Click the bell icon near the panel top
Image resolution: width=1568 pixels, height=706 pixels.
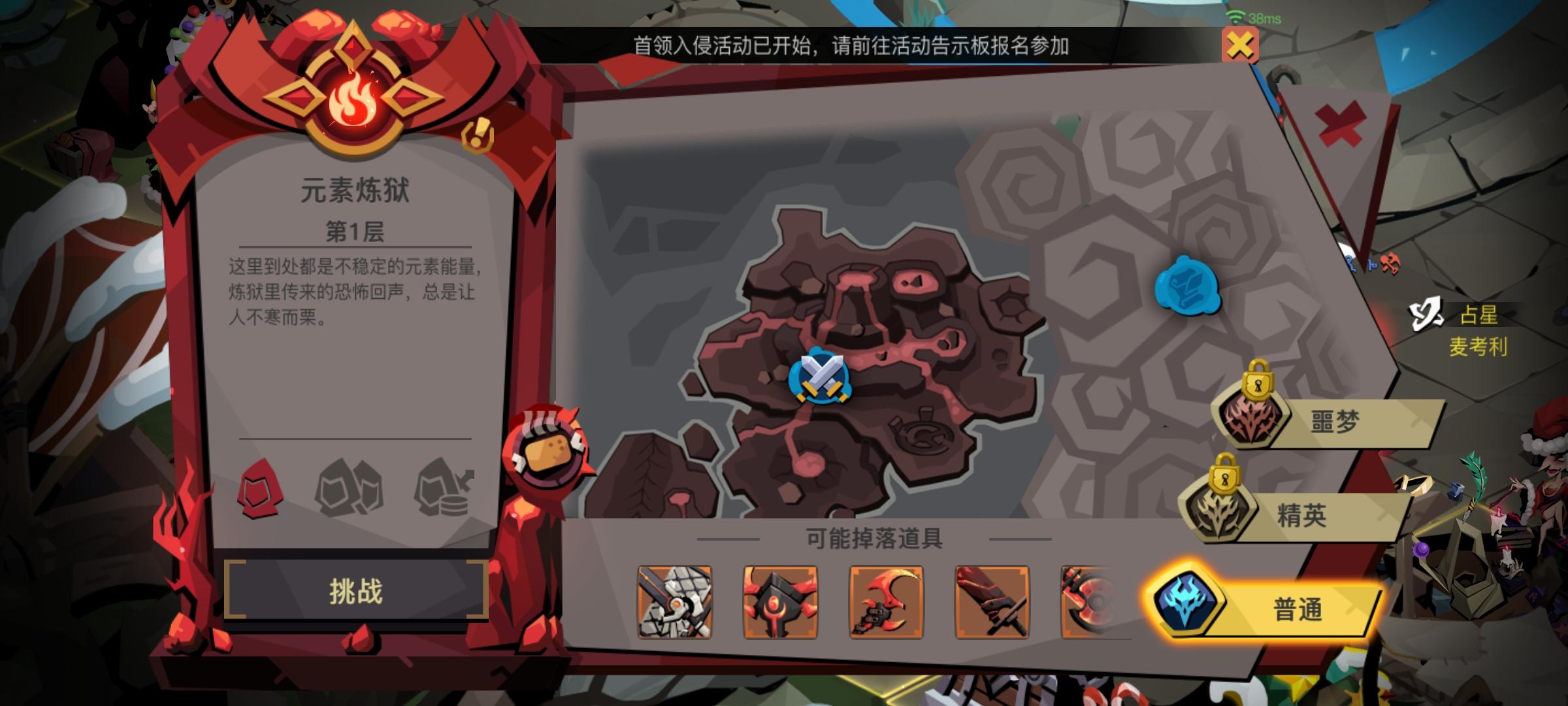pos(477,135)
